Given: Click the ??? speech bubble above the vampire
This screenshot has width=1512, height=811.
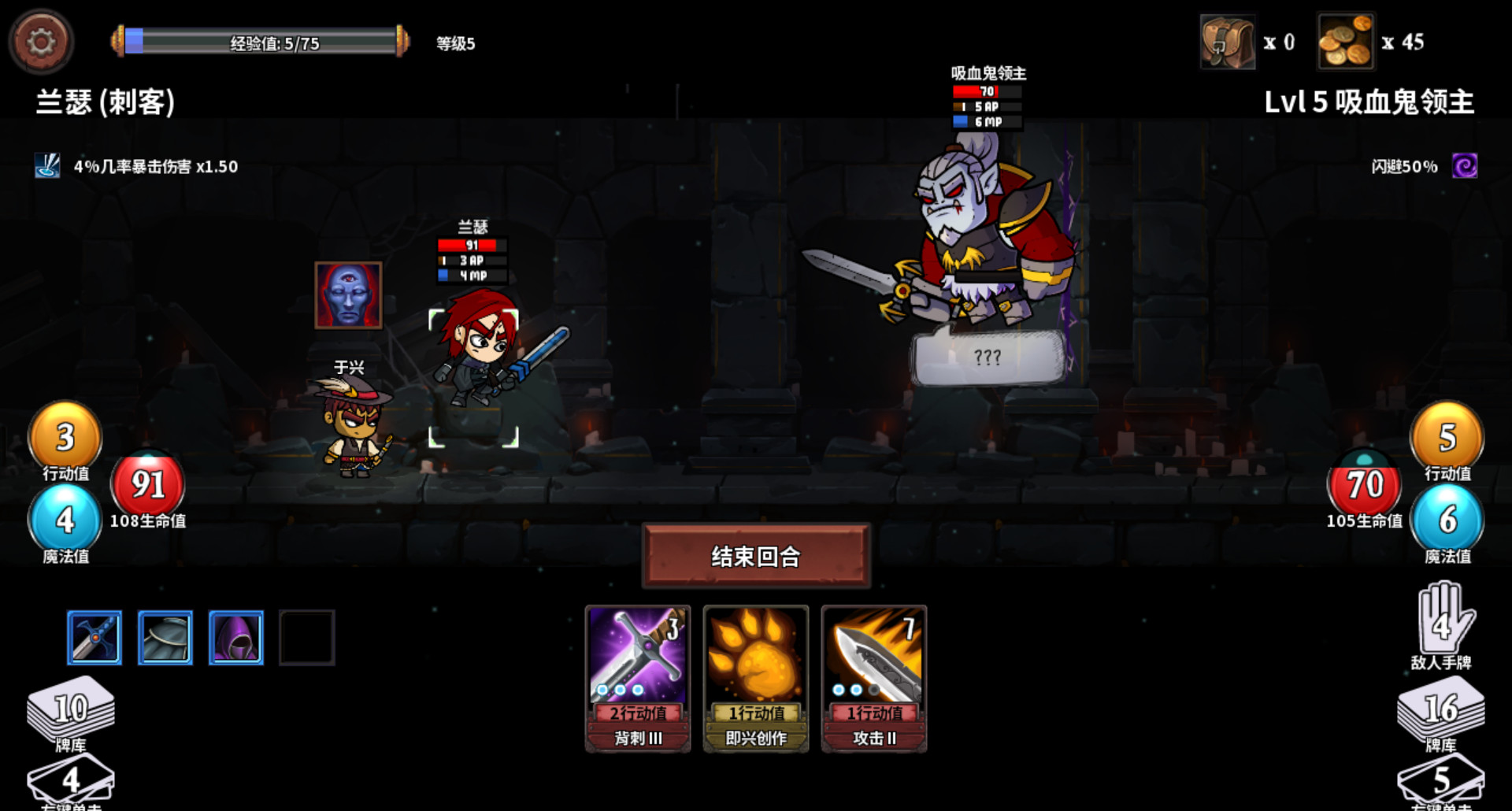Looking at the screenshot, I should click(987, 357).
